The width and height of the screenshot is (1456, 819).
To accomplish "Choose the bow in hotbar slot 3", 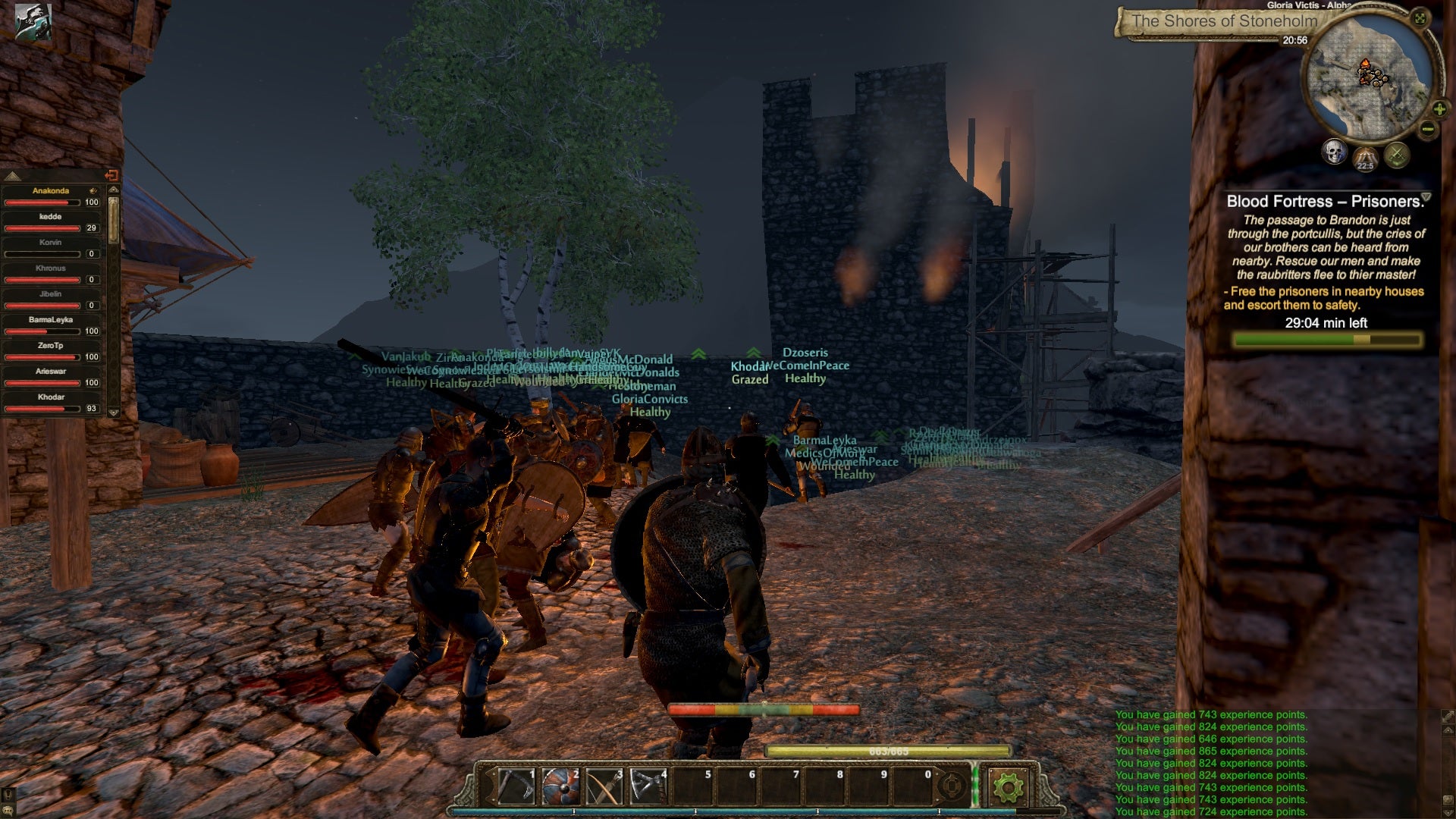I will click(604, 786).
